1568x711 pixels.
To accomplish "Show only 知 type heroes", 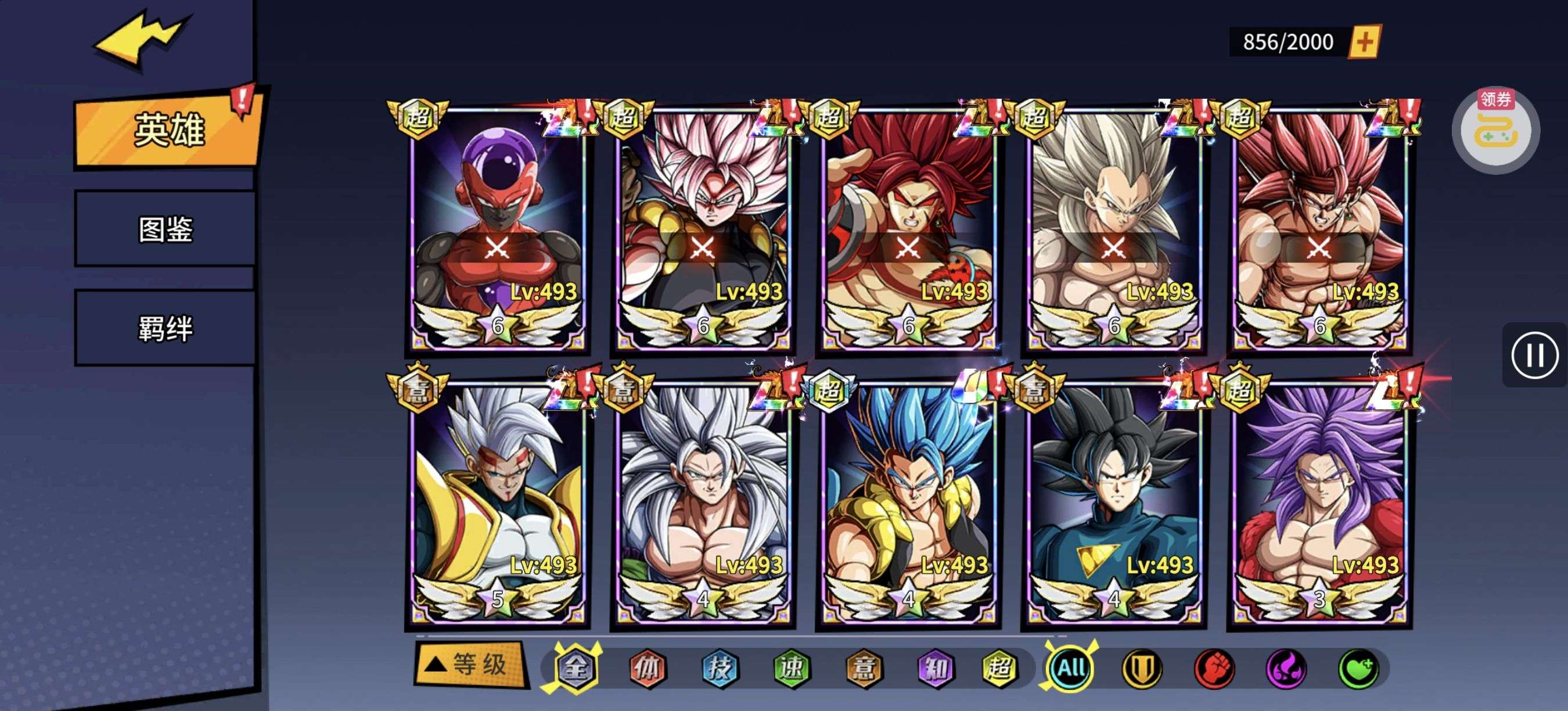I will click(x=936, y=669).
